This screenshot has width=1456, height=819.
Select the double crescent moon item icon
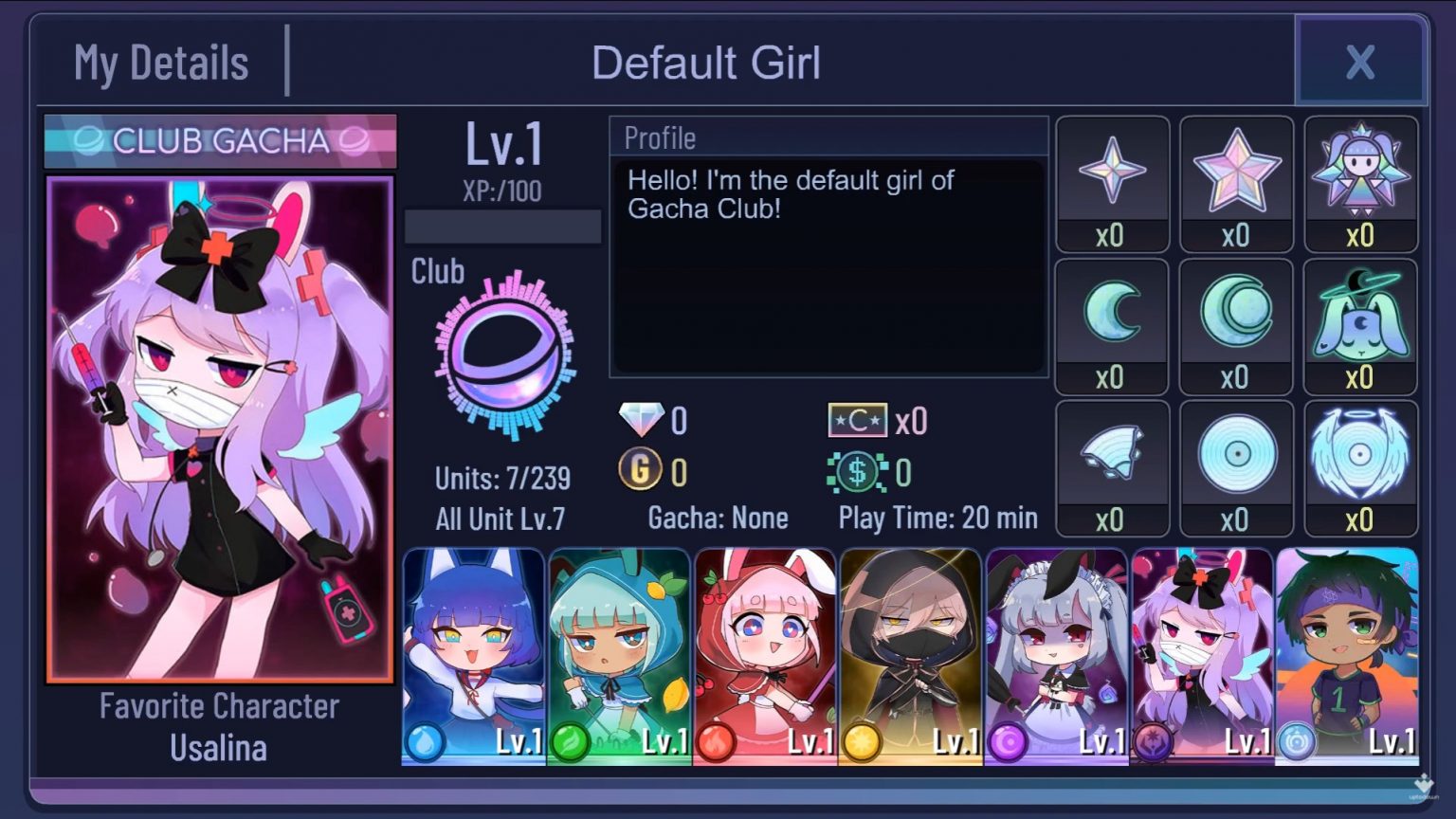click(x=1237, y=313)
